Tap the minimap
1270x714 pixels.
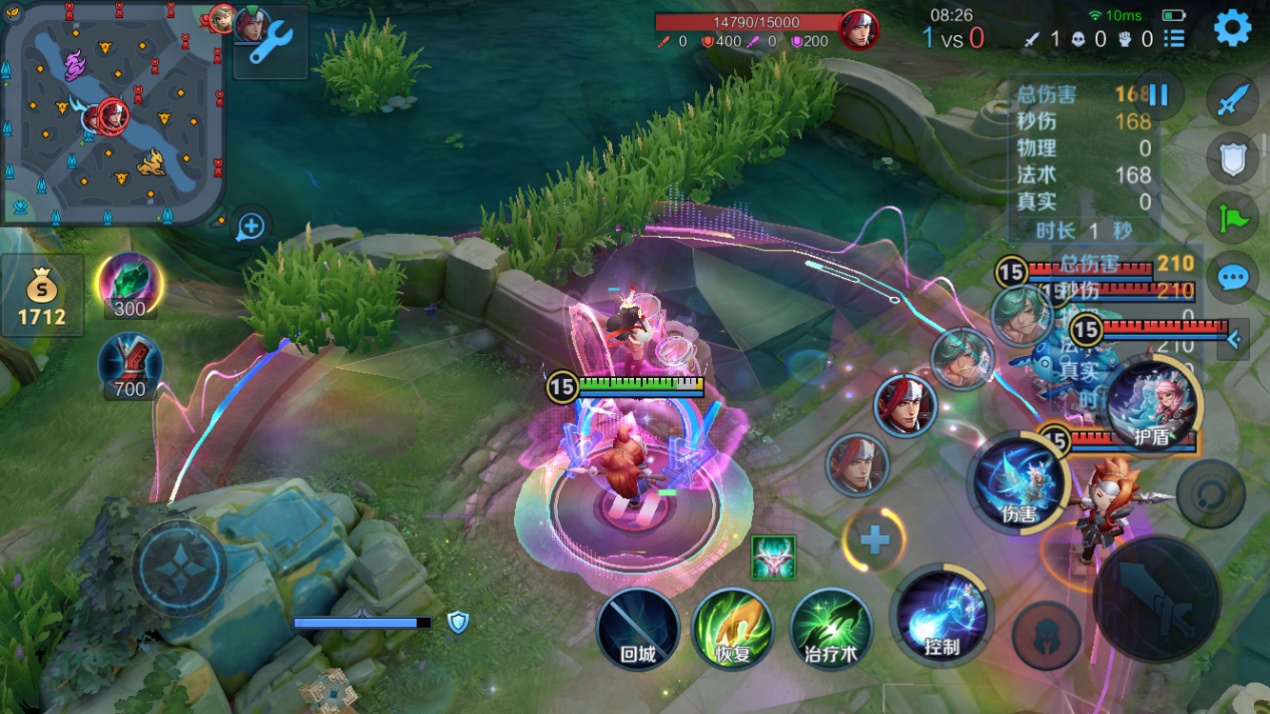click(112, 113)
